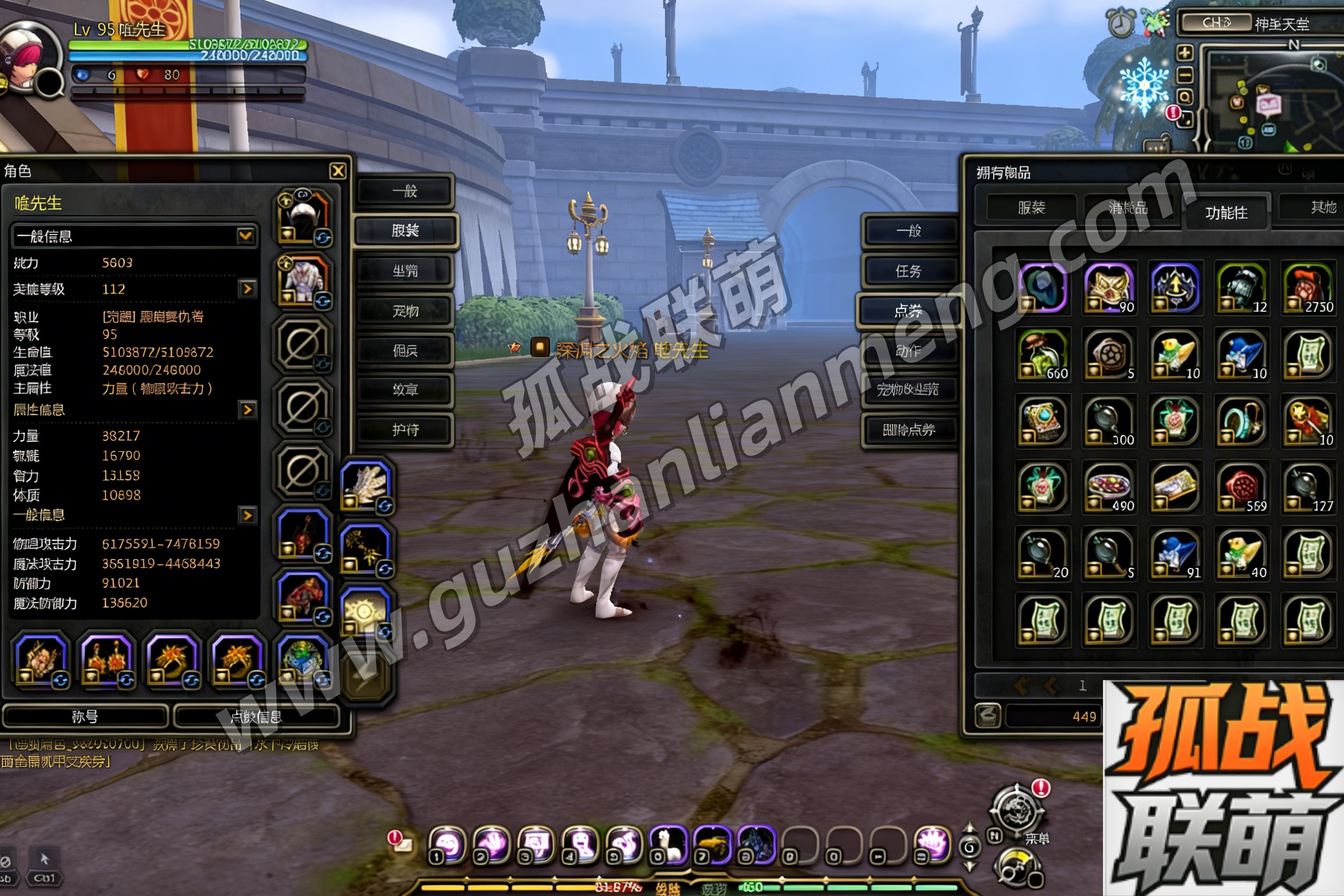Select the golden mask item with 90 count

(1109, 288)
